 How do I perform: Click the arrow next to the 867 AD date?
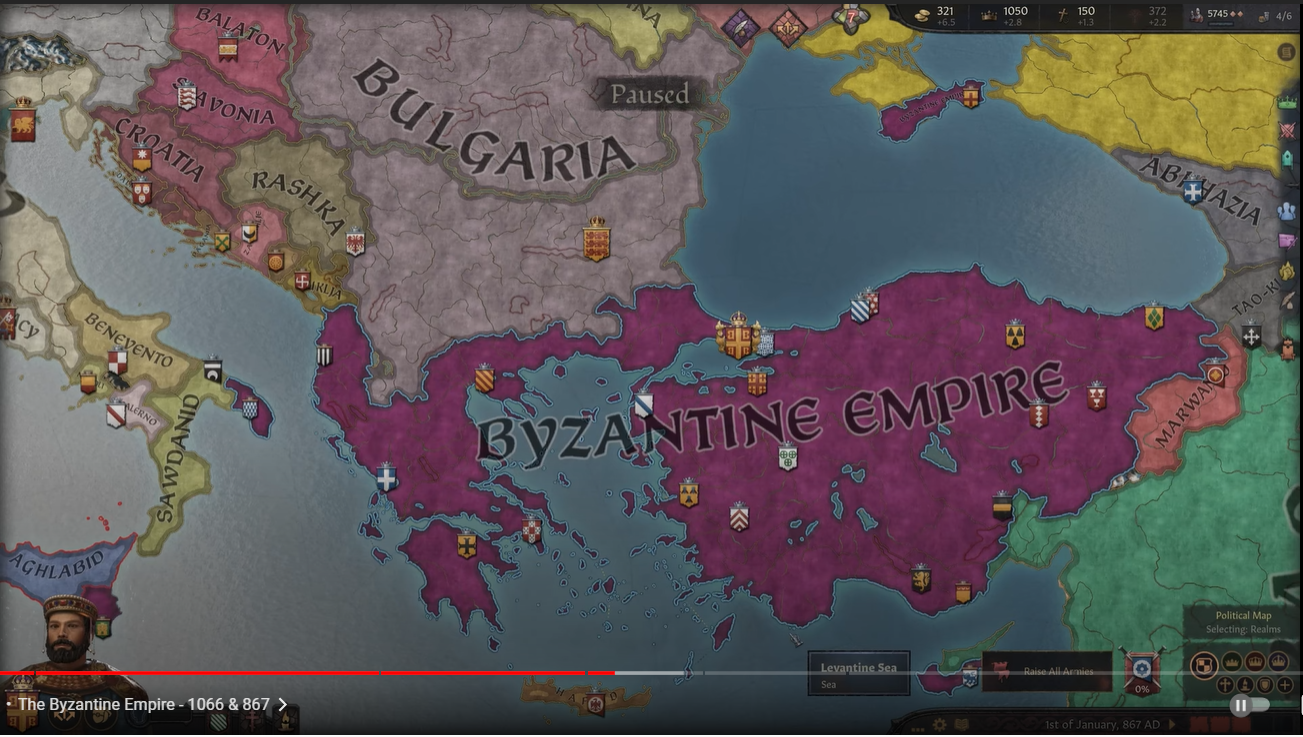tap(1172, 724)
